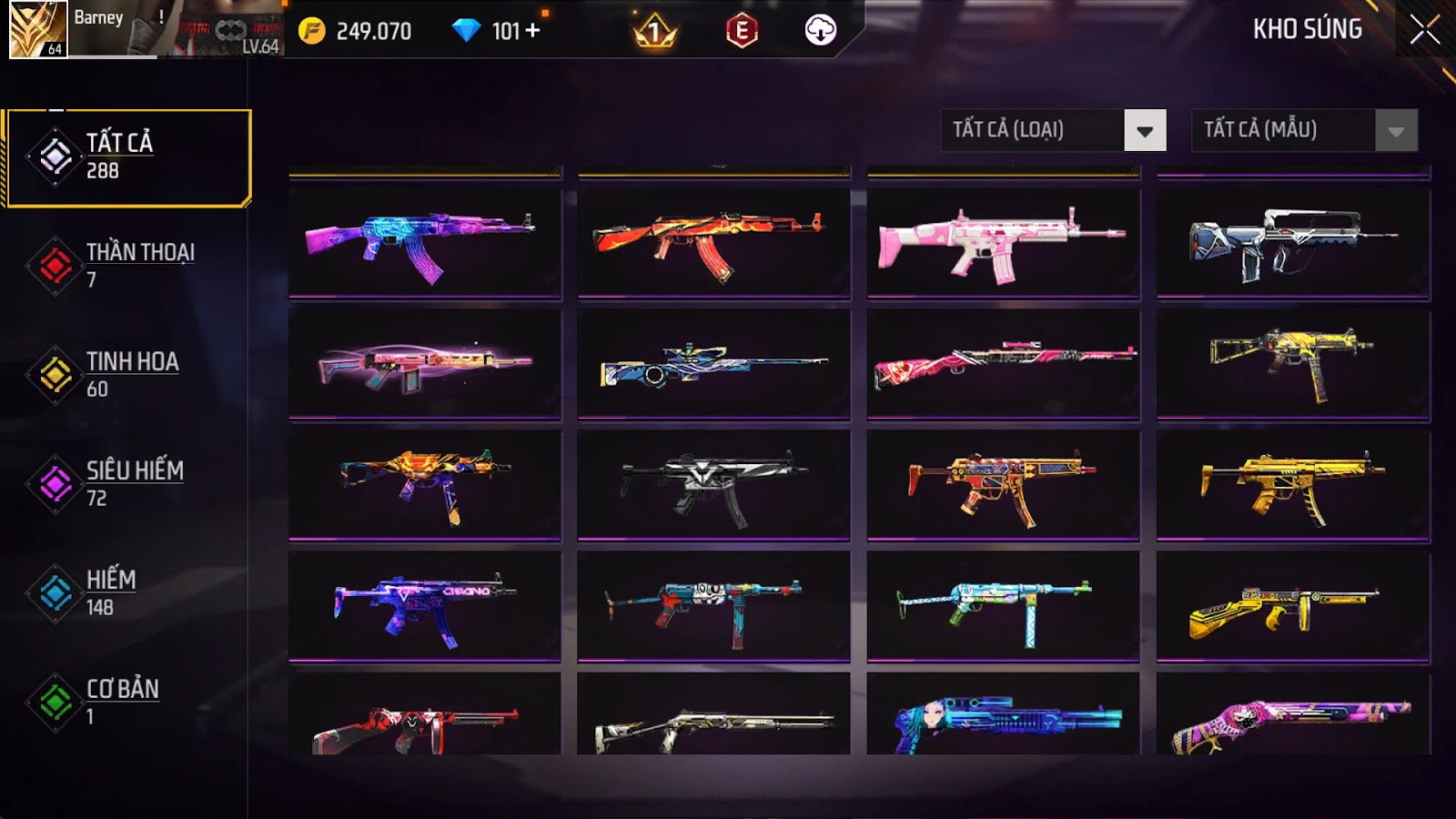Expand the TẤT CẢ (MẪU) dropdown
1456x819 pixels.
click(x=1304, y=130)
